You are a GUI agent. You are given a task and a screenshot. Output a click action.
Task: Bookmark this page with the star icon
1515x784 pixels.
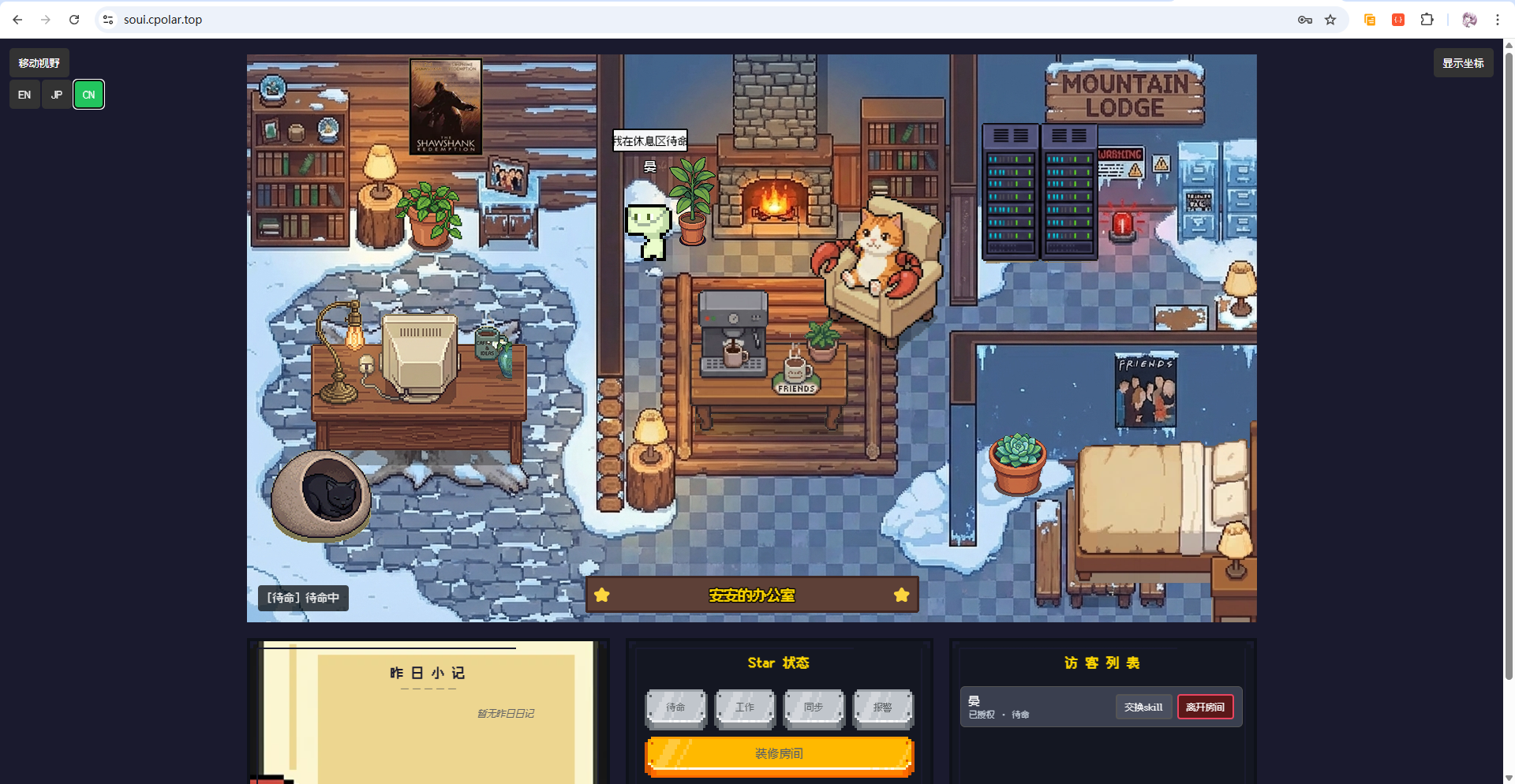pos(1330,20)
